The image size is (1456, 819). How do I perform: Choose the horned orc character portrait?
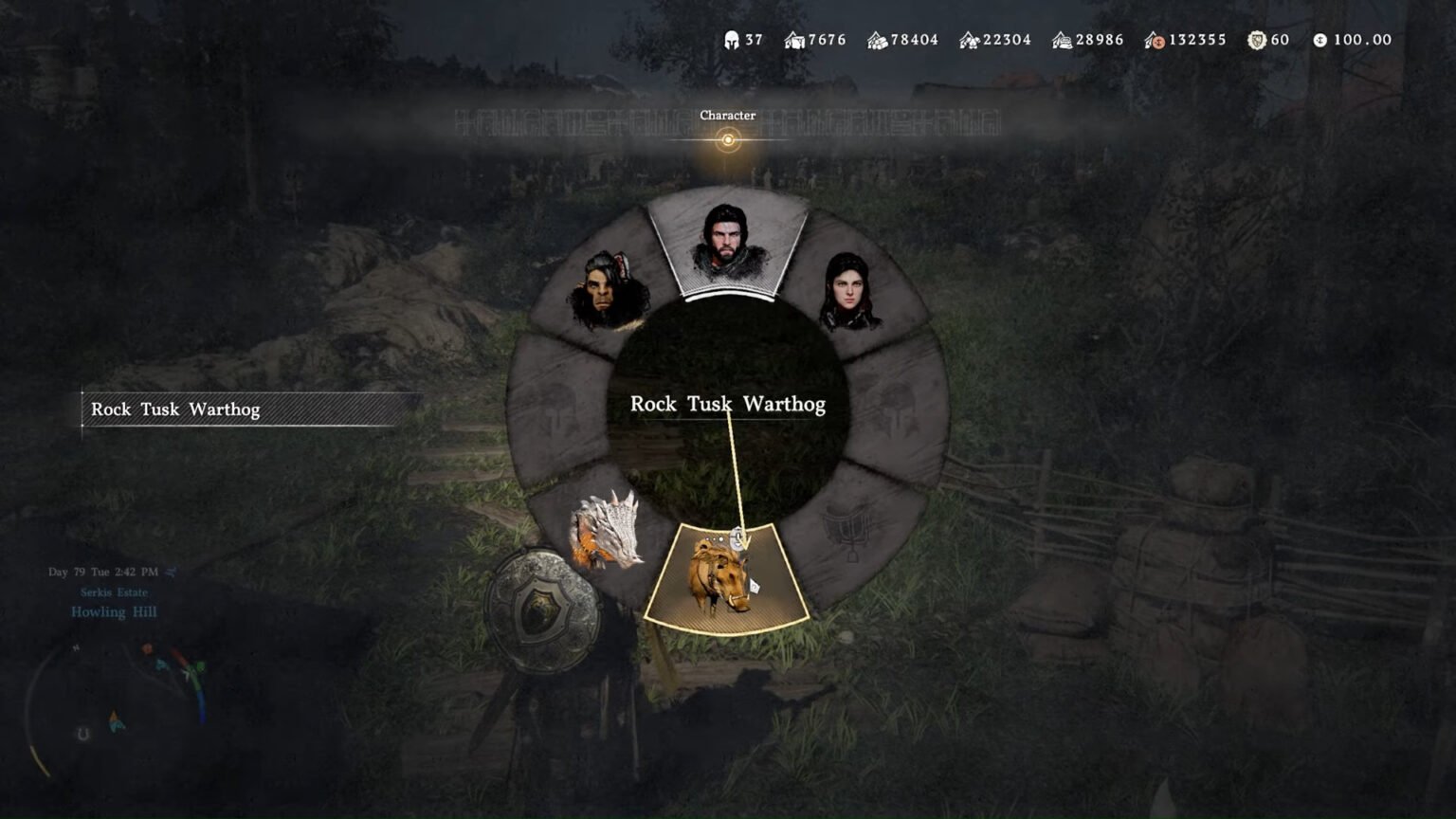click(x=608, y=291)
